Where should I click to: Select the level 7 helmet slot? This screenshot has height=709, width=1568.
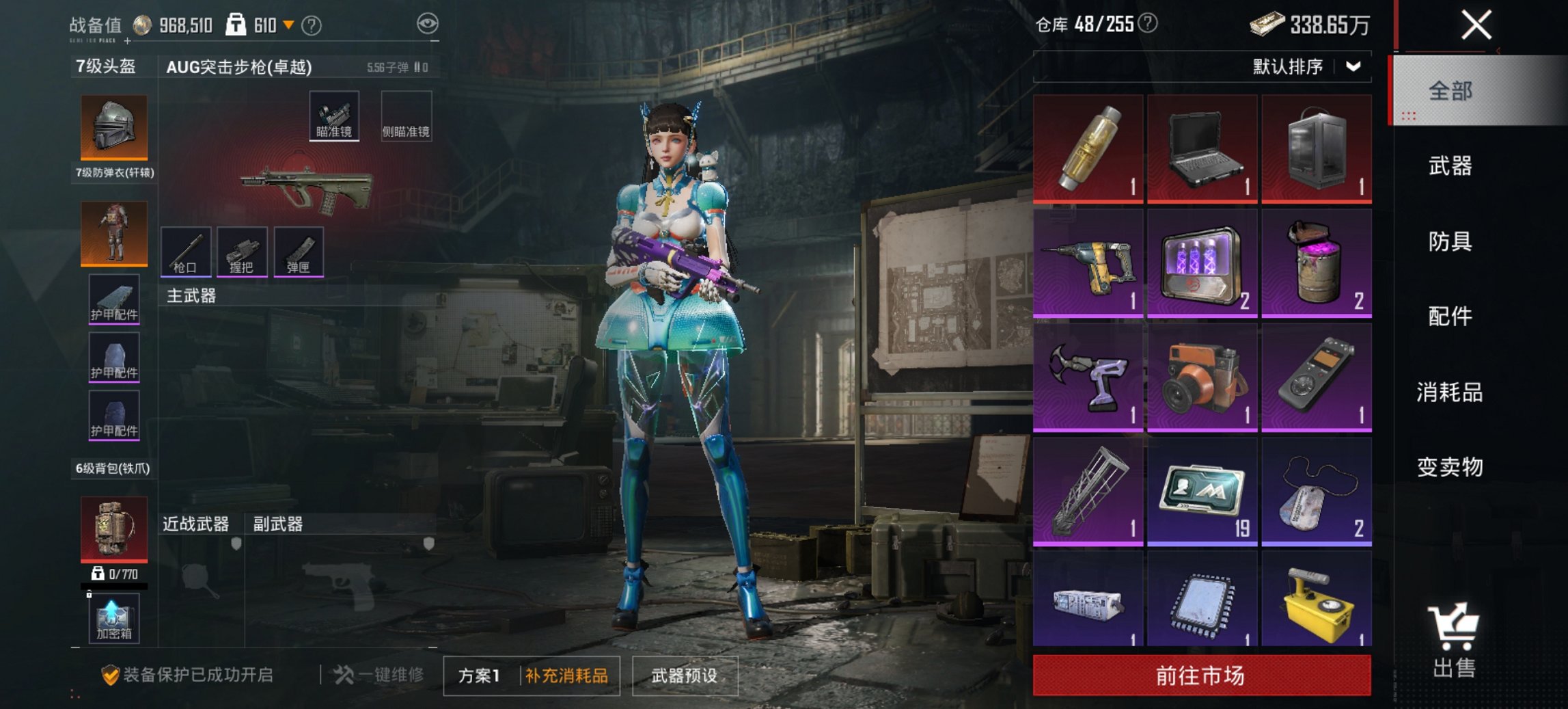pos(113,126)
